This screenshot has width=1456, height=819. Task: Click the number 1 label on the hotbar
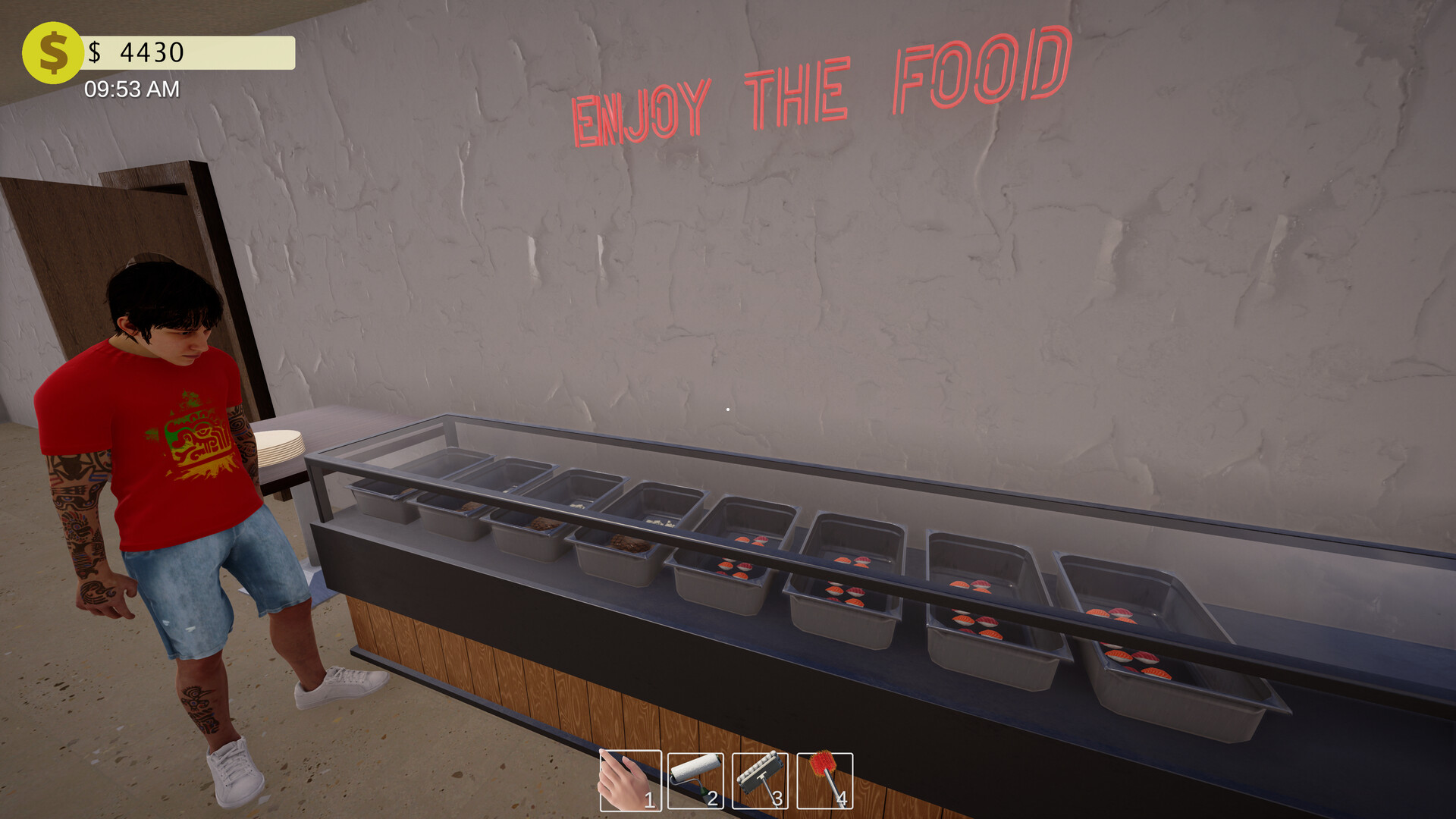pyautogui.click(x=650, y=799)
